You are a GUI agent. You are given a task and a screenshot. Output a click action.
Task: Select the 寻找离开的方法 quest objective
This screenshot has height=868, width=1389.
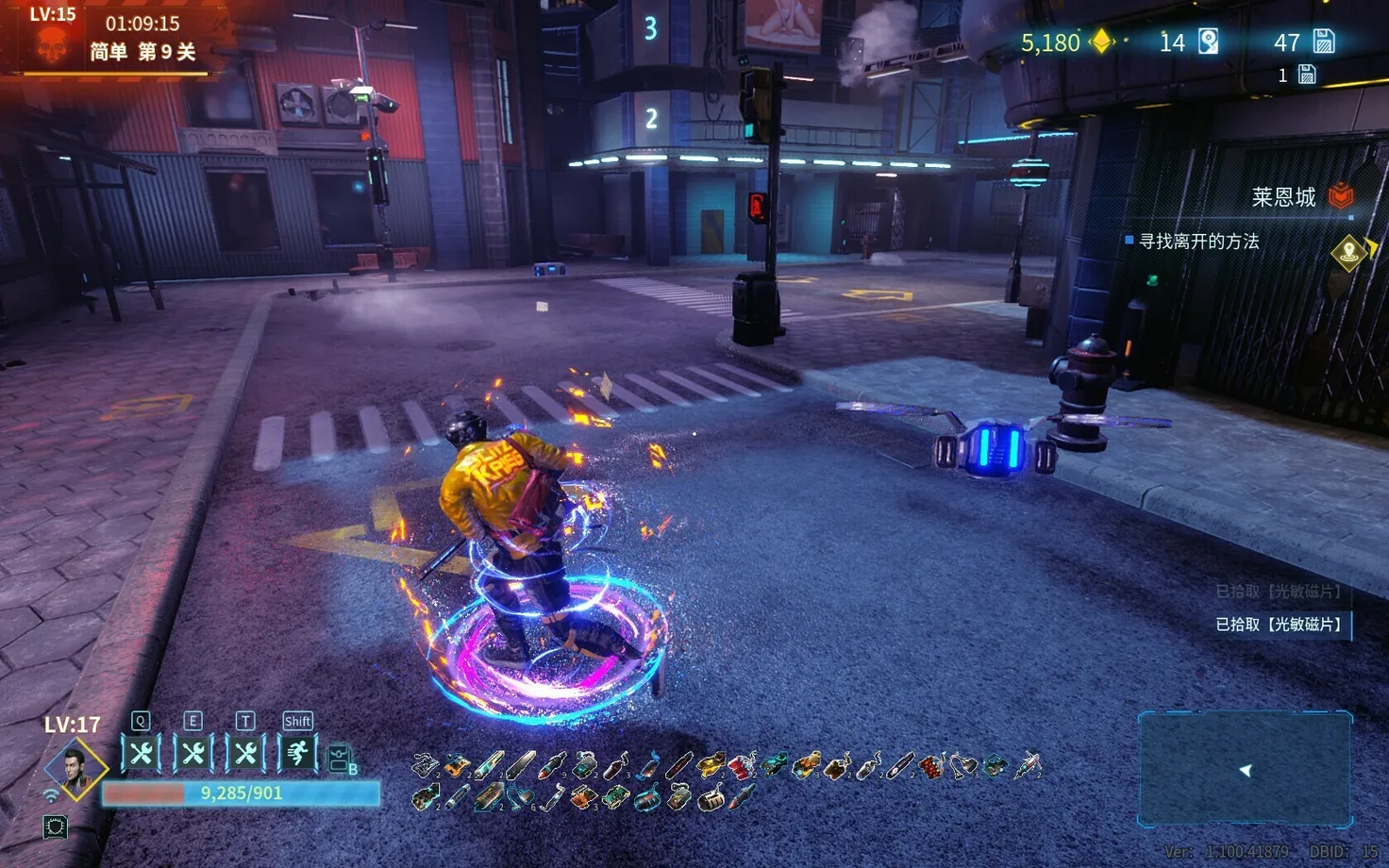pyautogui.click(x=1198, y=242)
